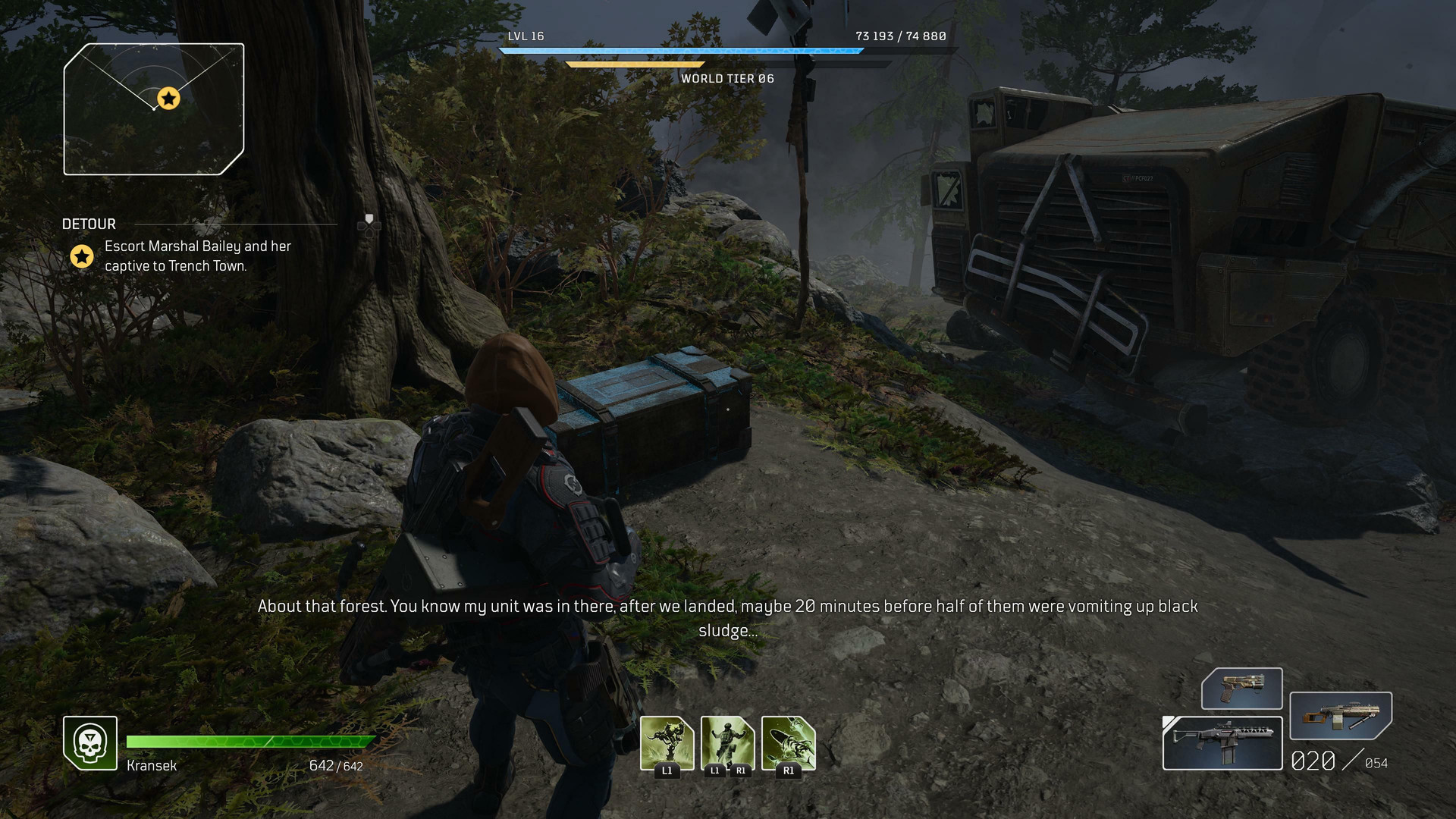1456x819 pixels.
Task: Switch to the light machine gun slot
Action: click(x=1340, y=715)
